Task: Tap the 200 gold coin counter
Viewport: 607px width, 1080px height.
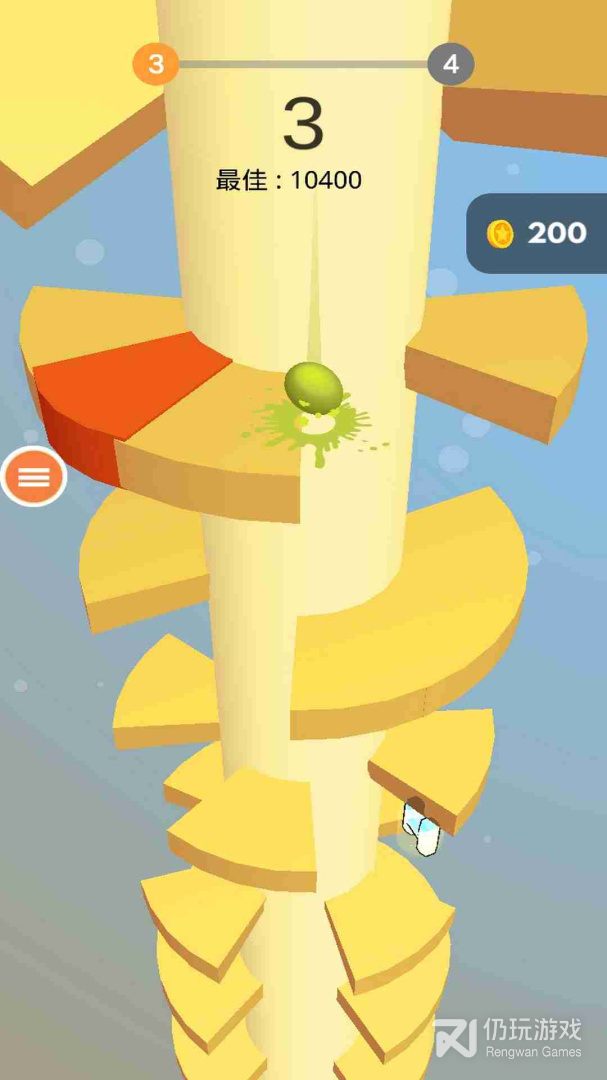Action: pos(538,233)
